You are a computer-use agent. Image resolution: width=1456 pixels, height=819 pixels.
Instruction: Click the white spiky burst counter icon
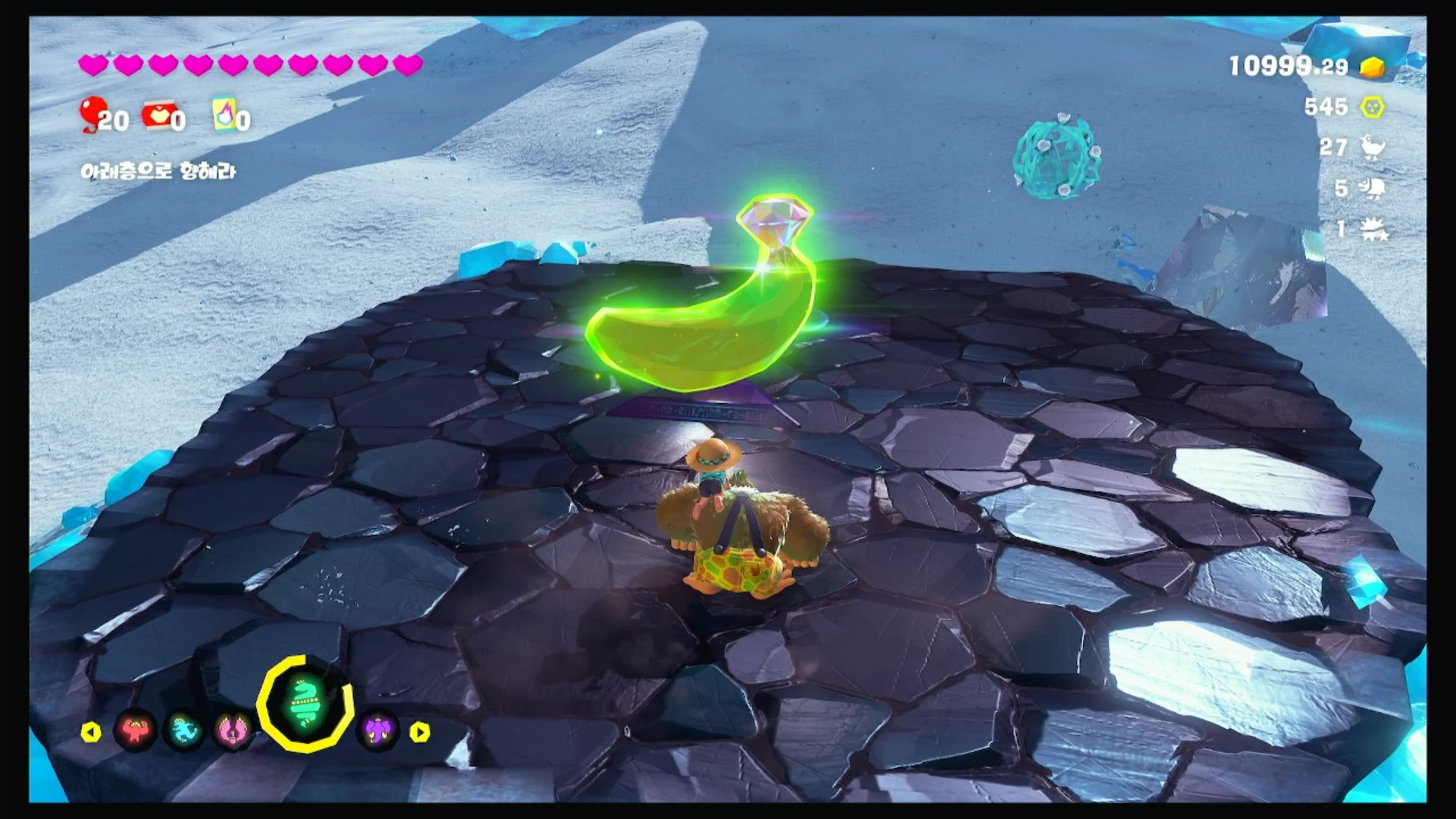coord(1374,229)
